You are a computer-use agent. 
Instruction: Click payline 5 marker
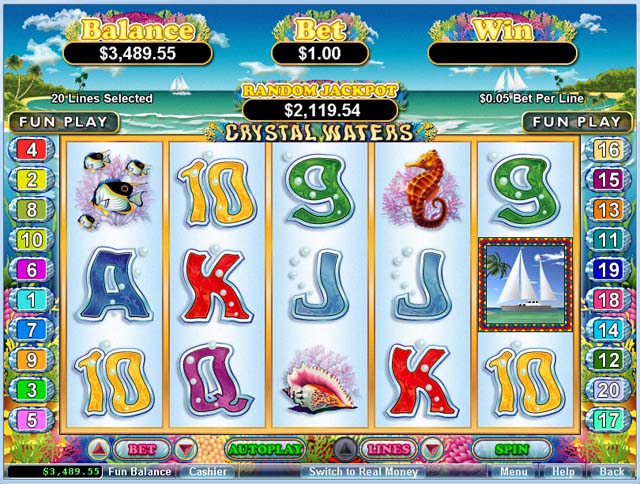[x=31, y=420]
